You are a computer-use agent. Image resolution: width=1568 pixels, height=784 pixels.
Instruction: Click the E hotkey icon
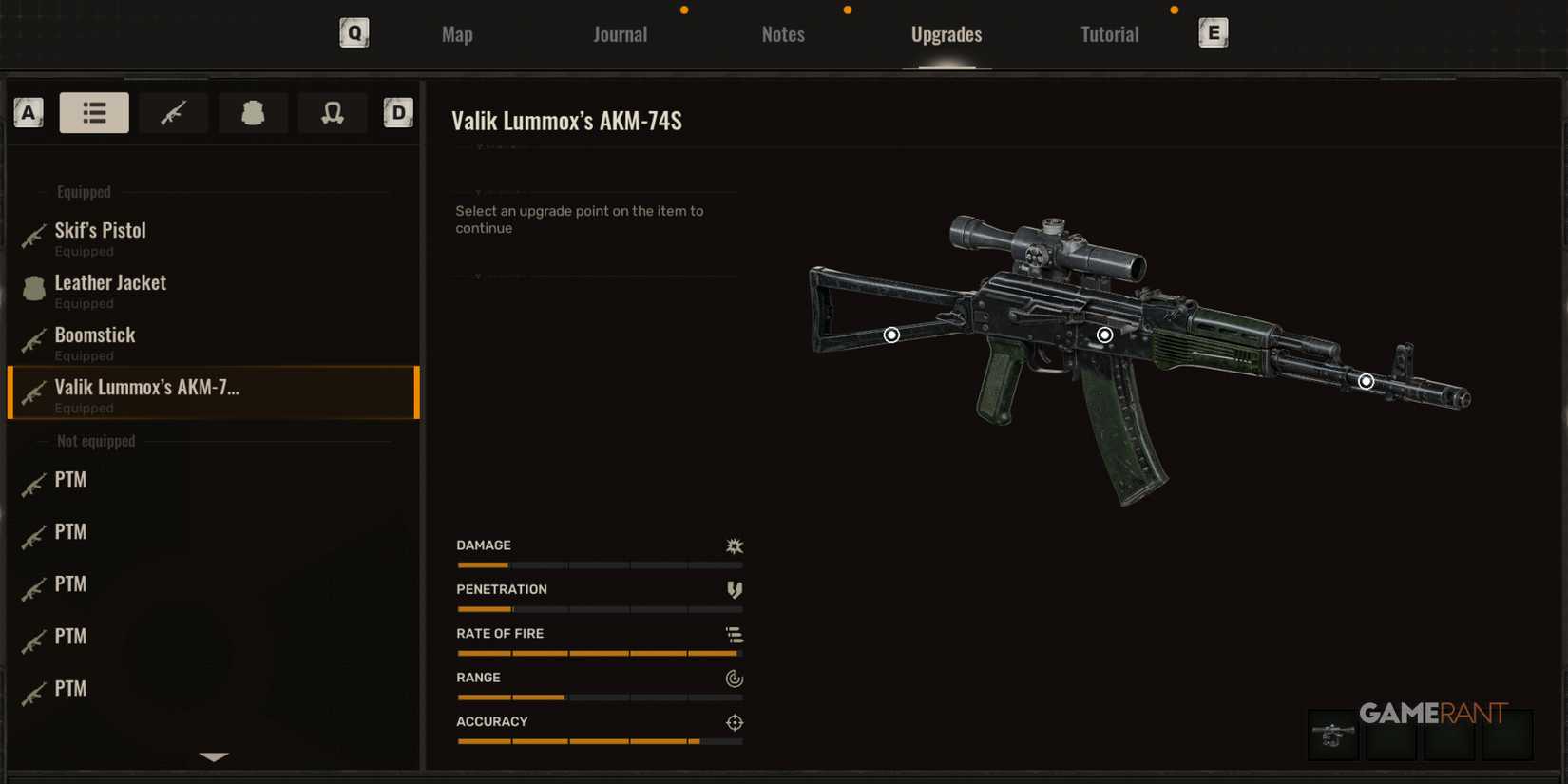coord(1214,31)
